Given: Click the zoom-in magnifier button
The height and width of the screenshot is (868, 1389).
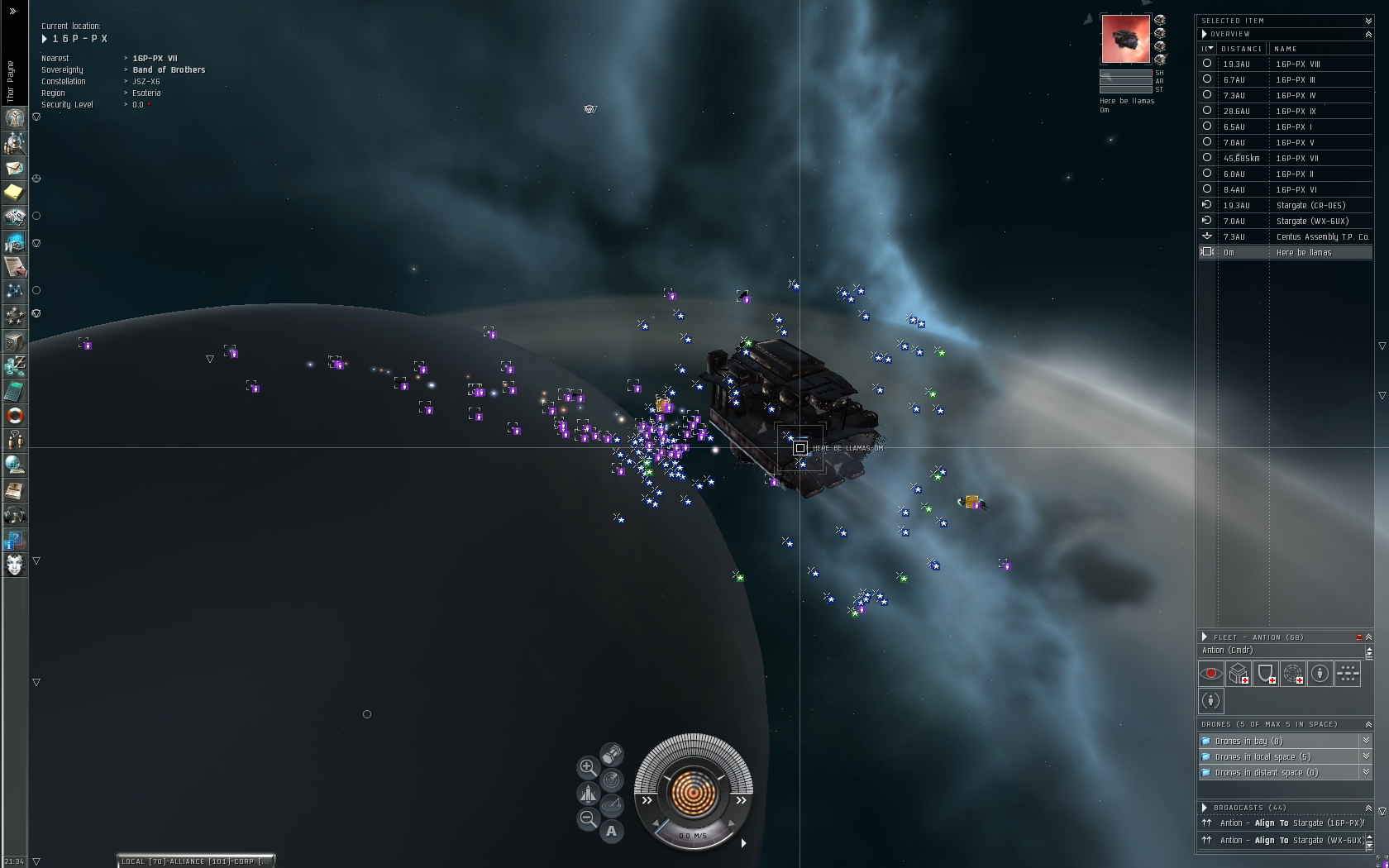Looking at the screenshot, I should [587, 767].
